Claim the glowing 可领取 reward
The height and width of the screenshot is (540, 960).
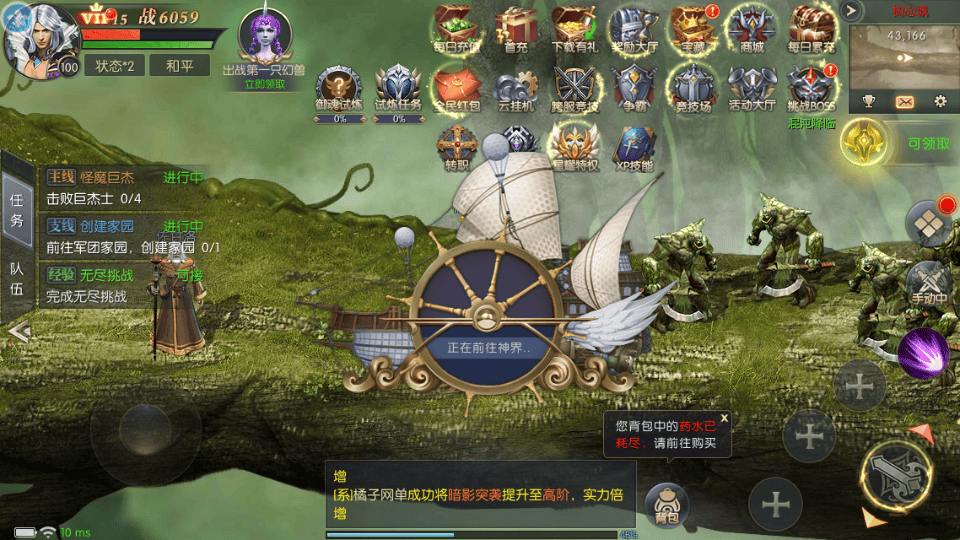pyautogui.click(x=866, y=143)
